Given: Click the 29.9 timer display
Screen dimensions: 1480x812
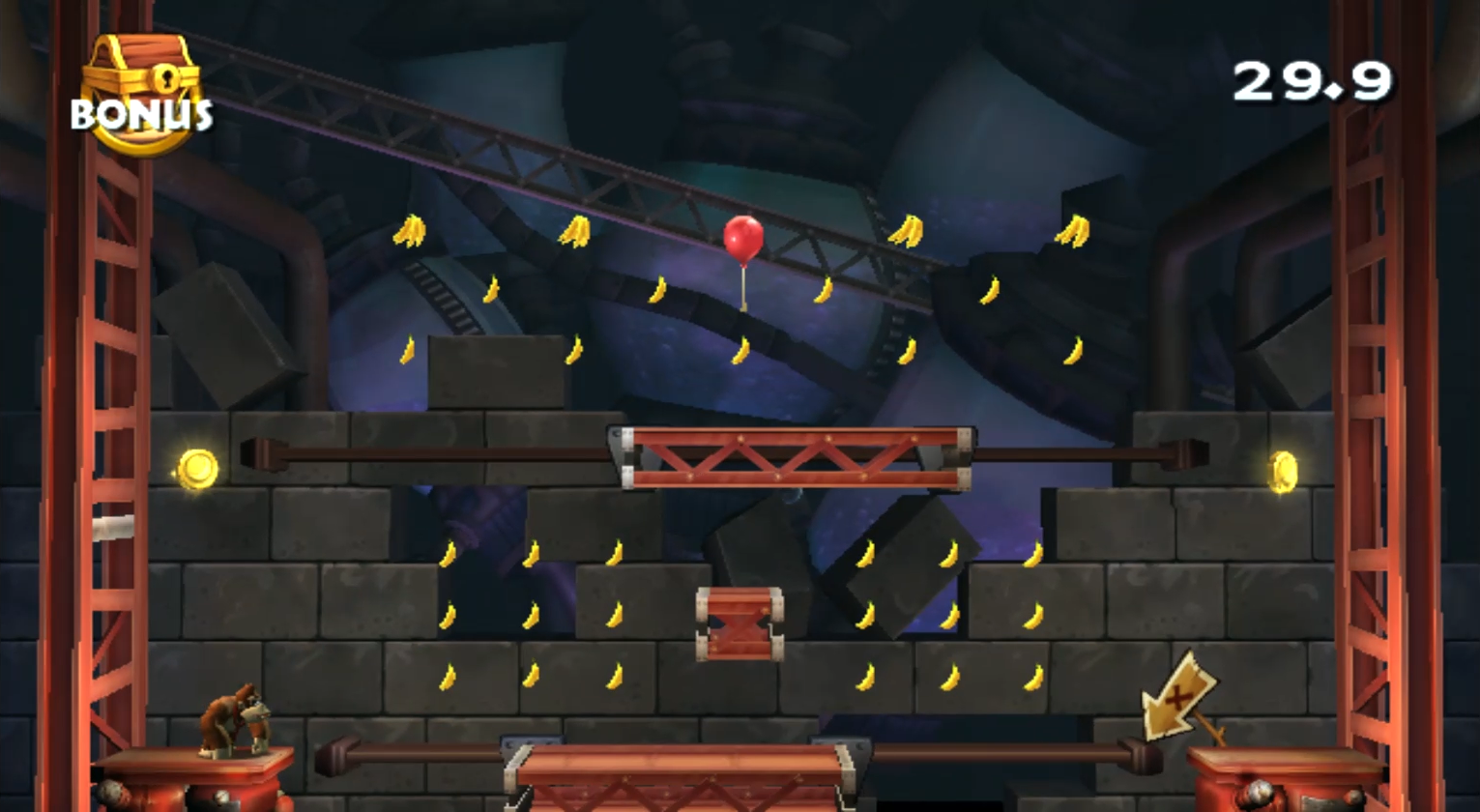Looking at the screenshot, I should 1311,82.
